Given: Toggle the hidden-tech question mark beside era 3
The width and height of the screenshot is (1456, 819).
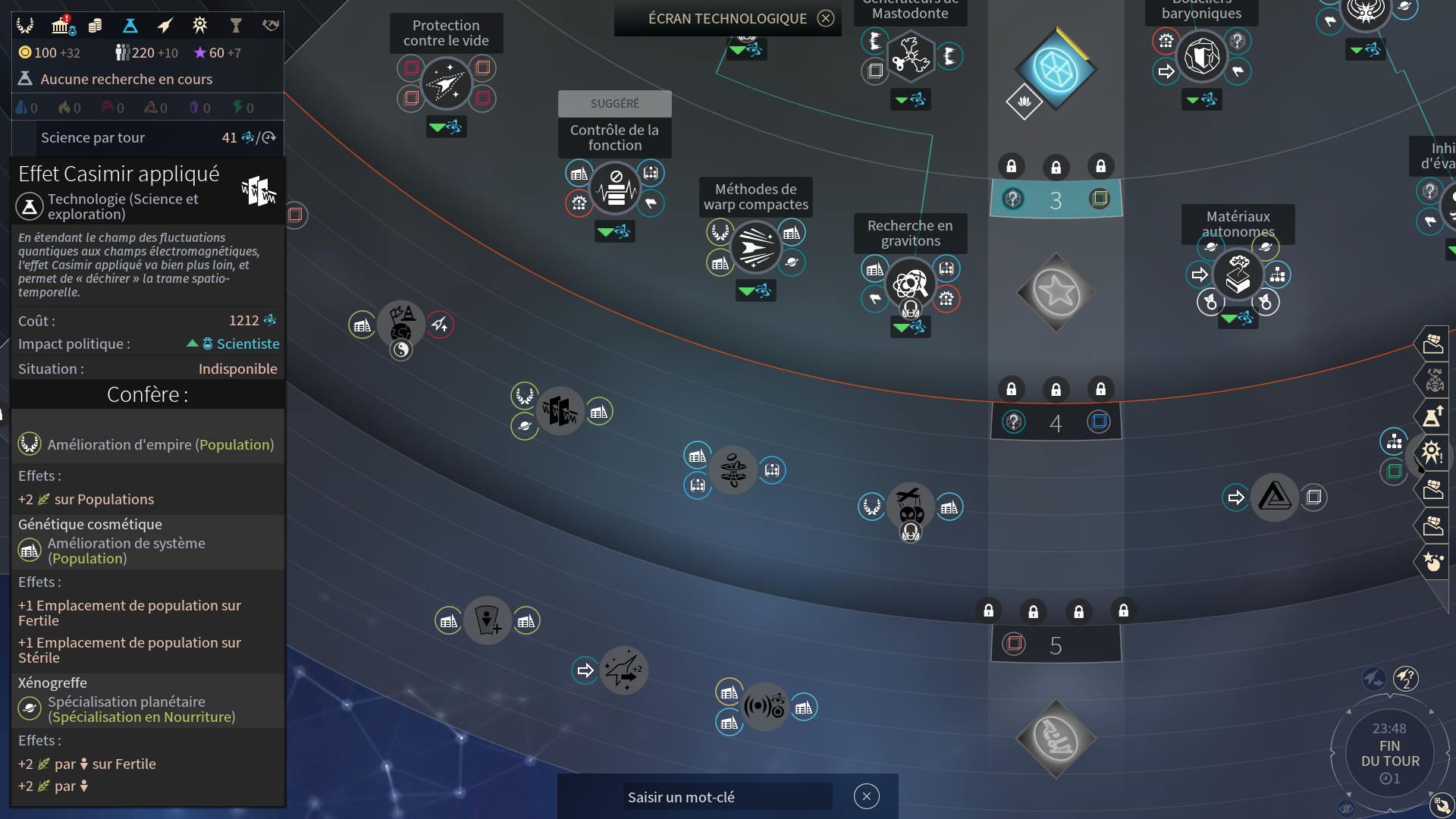Looking at the screenshot, I should (x=1015, y=199).
